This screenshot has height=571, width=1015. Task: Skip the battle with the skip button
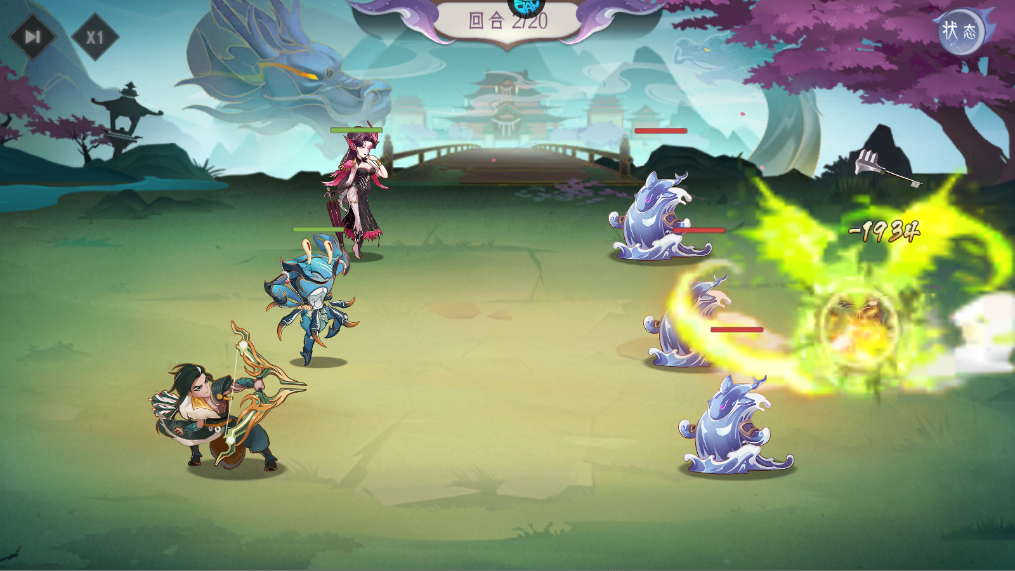(33, 37)
